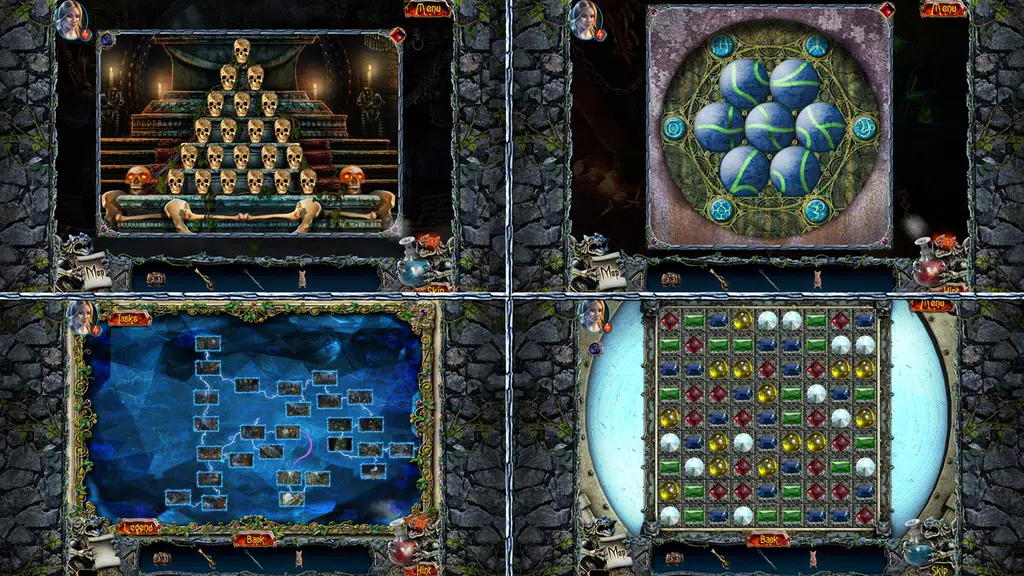1024x576 pixels.
Task: Click the character portrait beside the gem grid
Action: coord(593,316)
